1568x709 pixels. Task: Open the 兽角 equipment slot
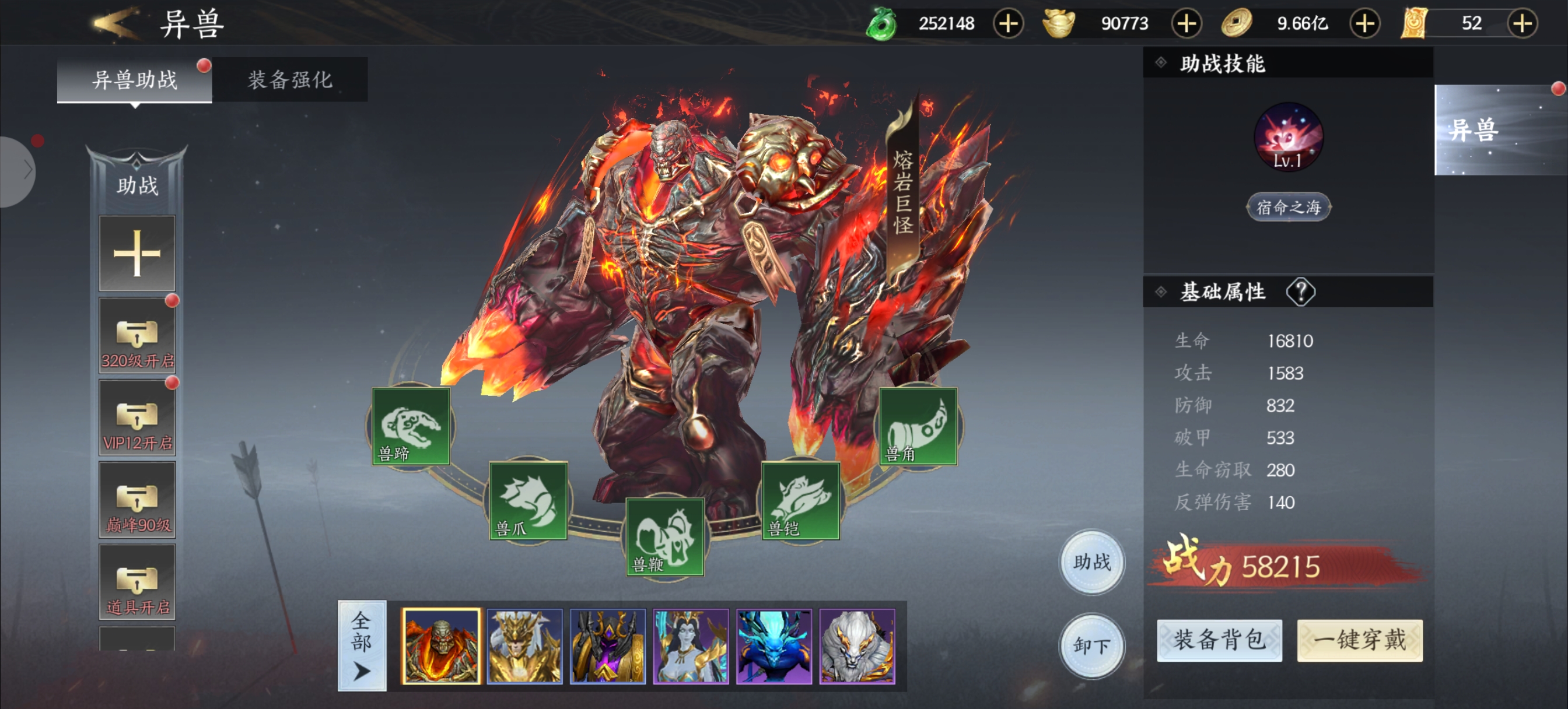[918, 427]
